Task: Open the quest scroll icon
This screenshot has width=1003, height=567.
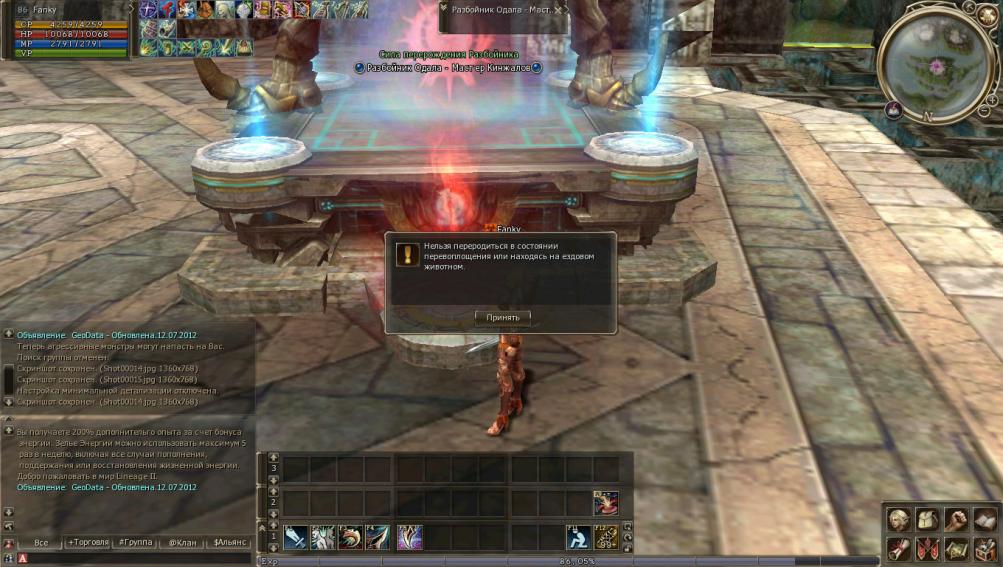Action: tap(900, 548)
